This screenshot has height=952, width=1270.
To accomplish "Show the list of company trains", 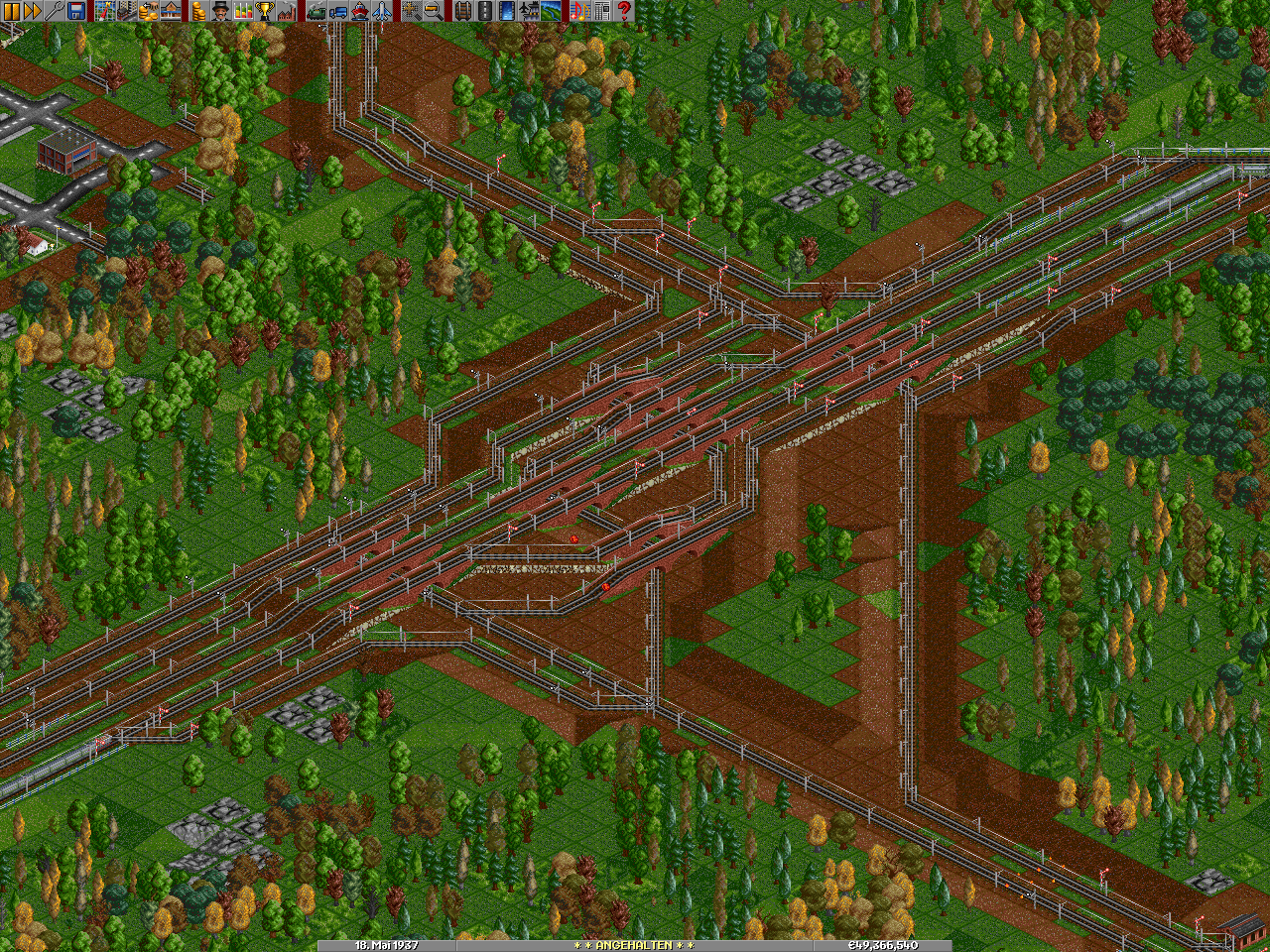I will coord(316,11).
